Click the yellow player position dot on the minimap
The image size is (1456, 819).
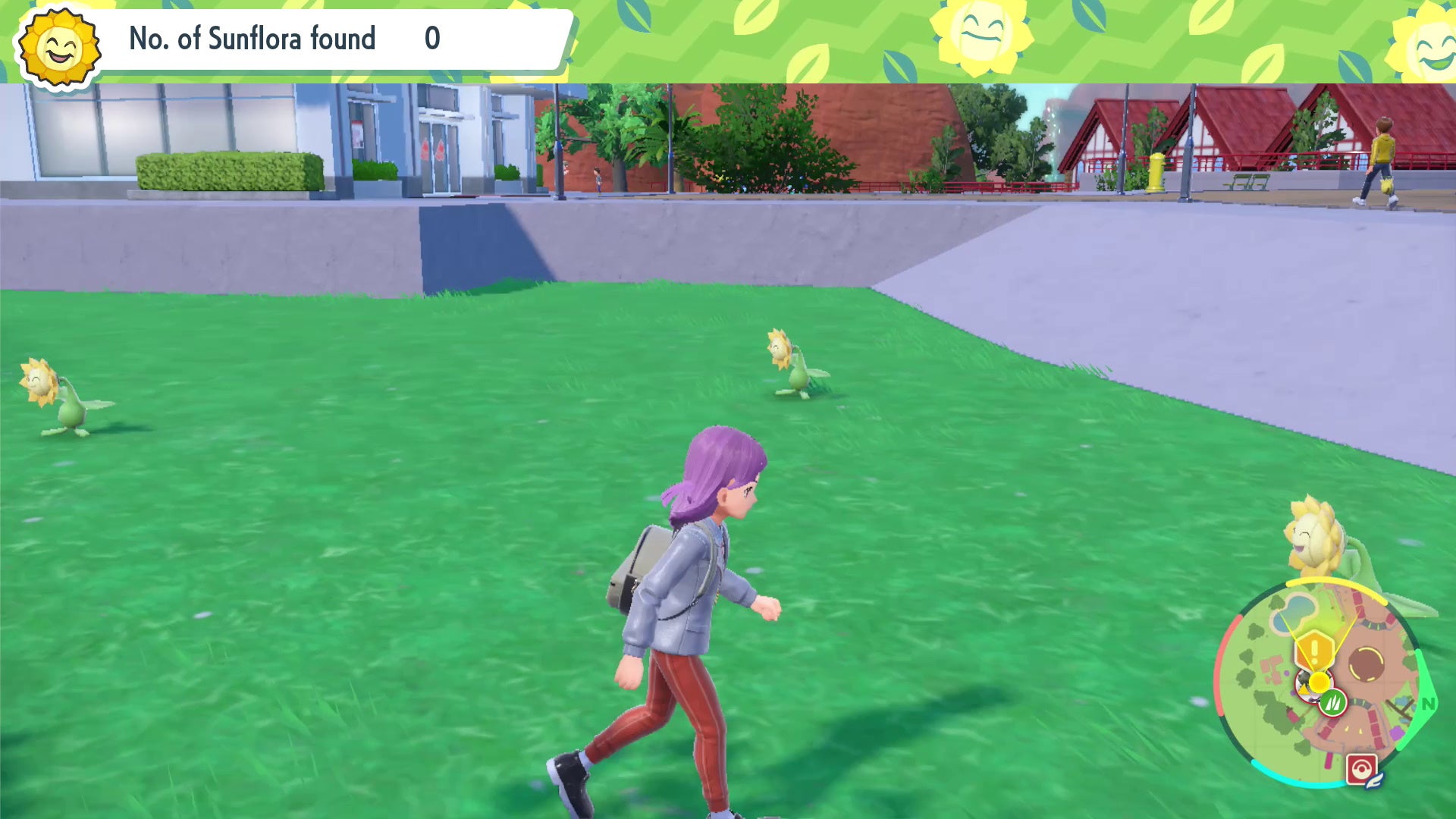tap(1319, 681)
